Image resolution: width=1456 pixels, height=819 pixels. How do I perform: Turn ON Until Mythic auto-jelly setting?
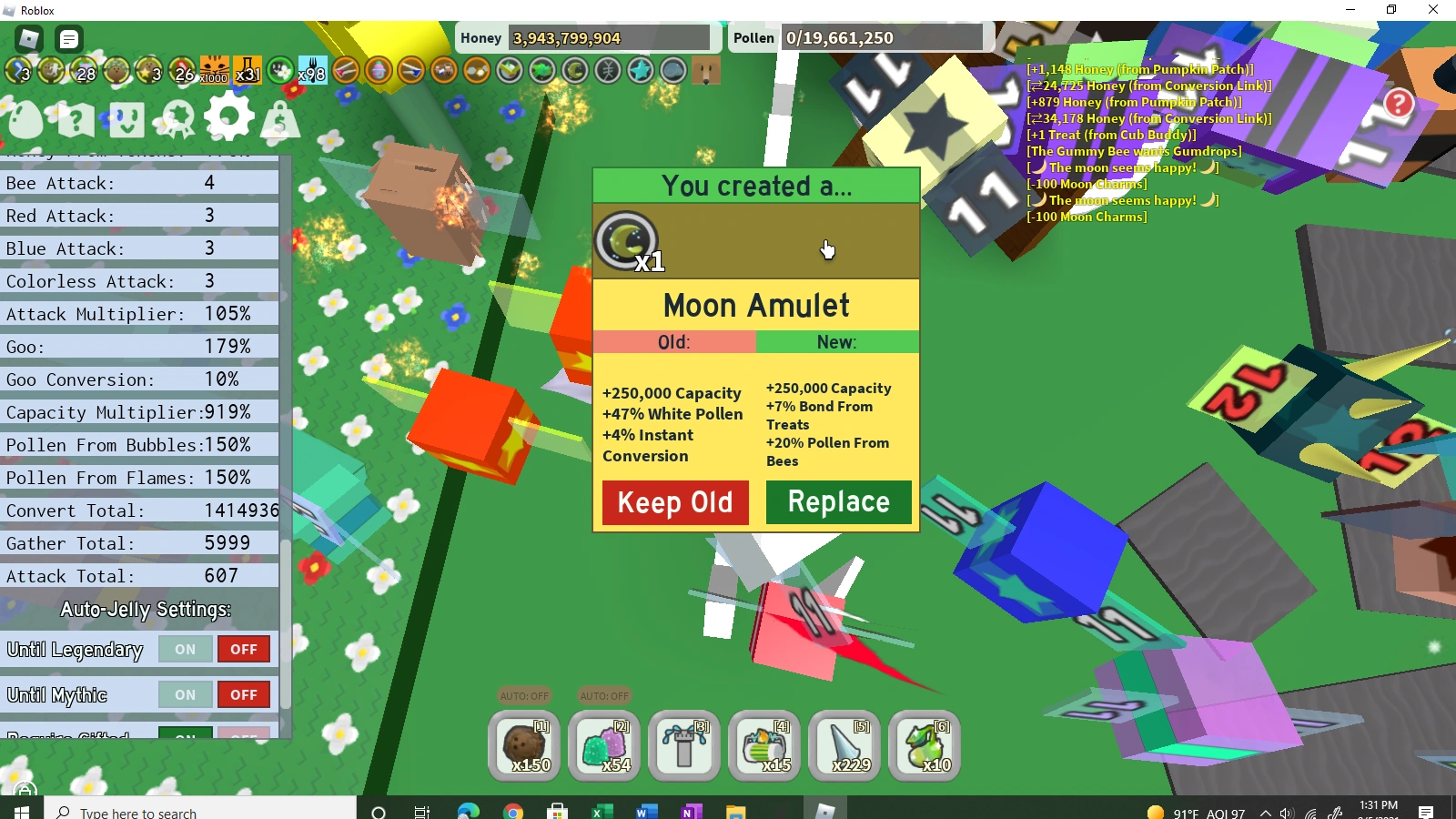(185, 694)
